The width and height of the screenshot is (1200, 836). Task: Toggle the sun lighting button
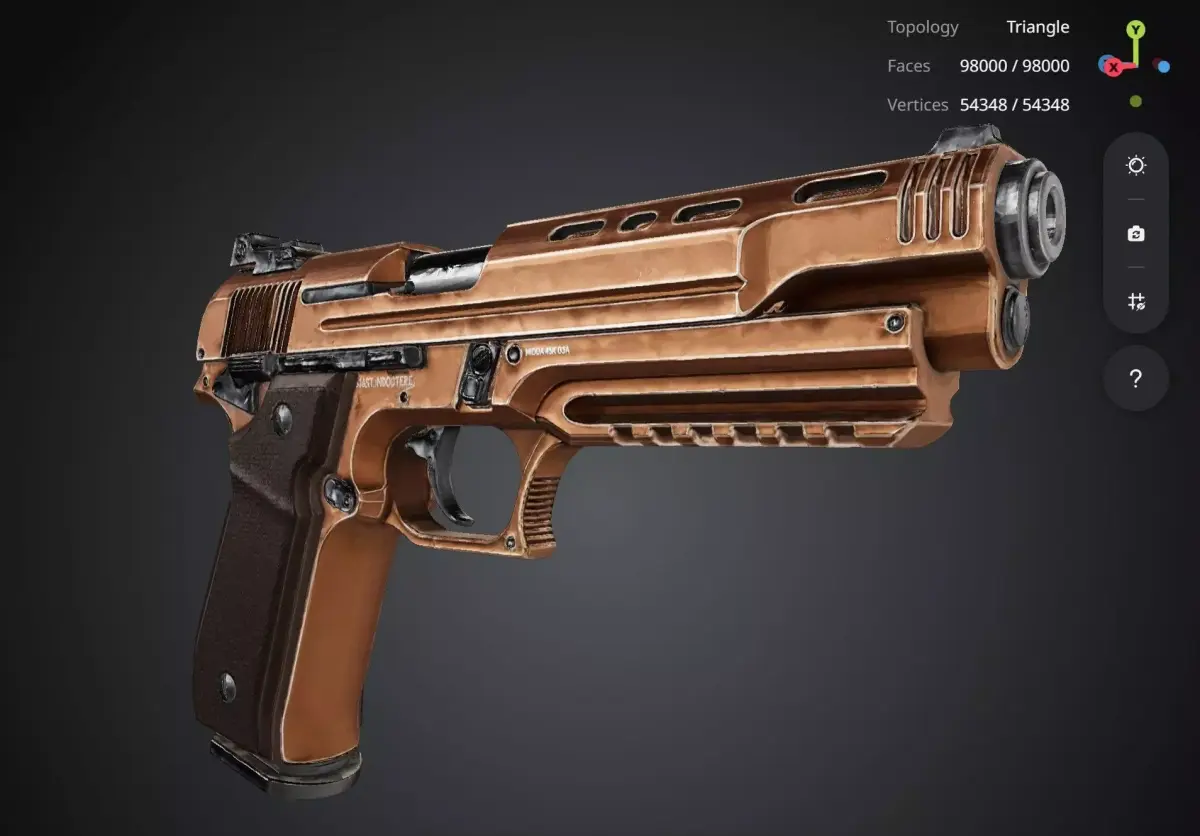1136,165
